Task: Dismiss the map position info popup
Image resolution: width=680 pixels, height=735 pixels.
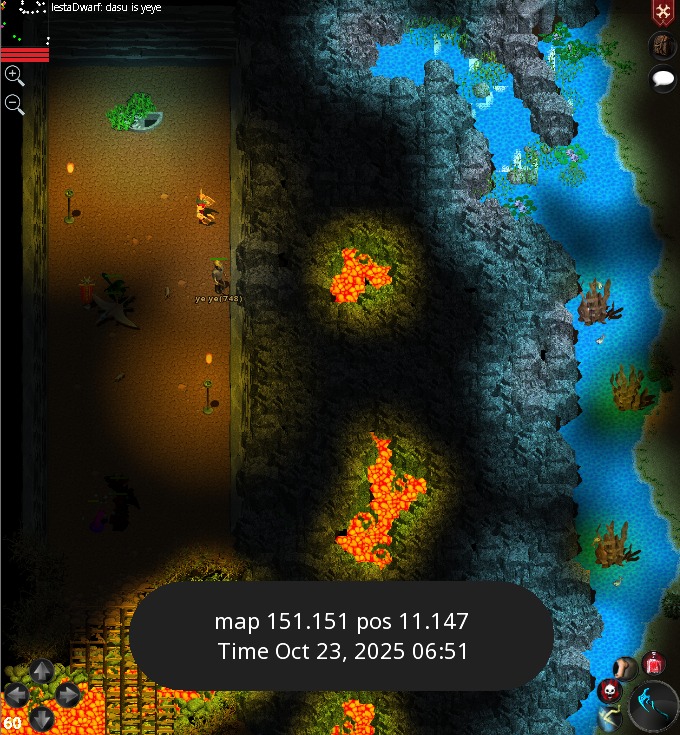Action: (x=341, y=636)
